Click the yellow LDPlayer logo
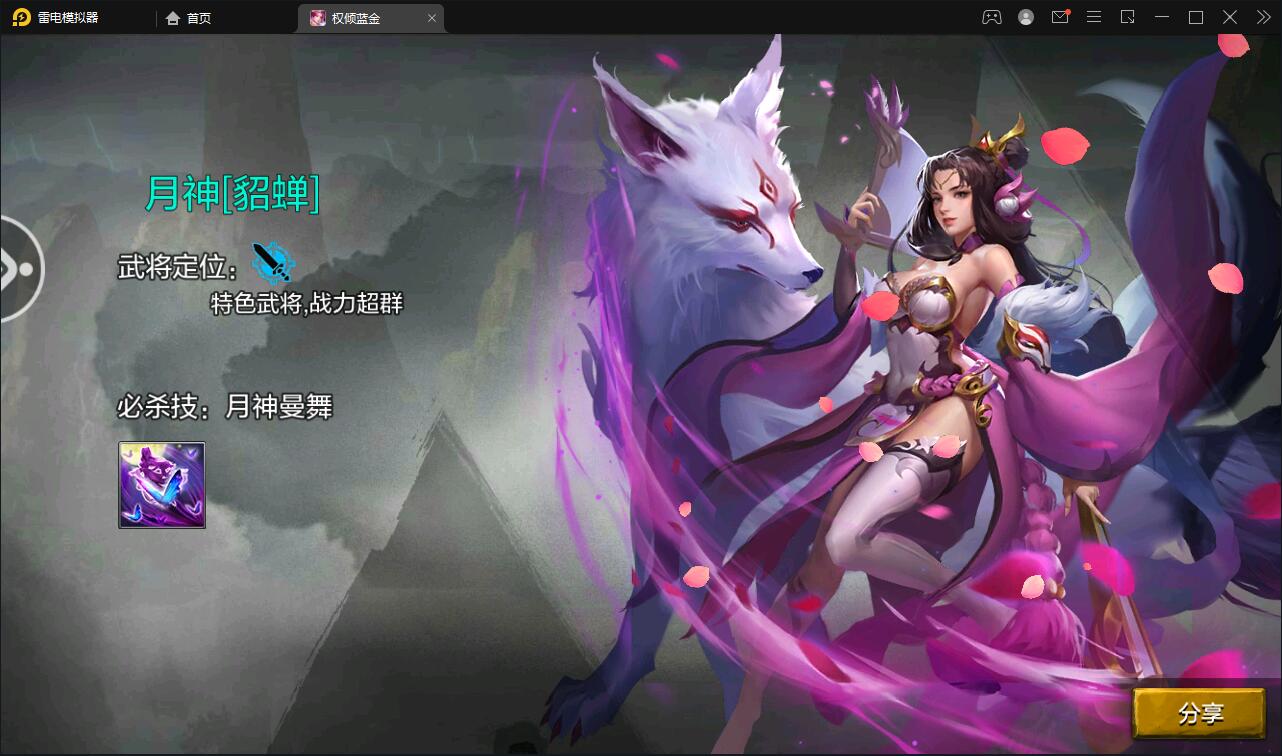Screen dimensions: 1282x756 pyautogui.click(x=22, y=17)
